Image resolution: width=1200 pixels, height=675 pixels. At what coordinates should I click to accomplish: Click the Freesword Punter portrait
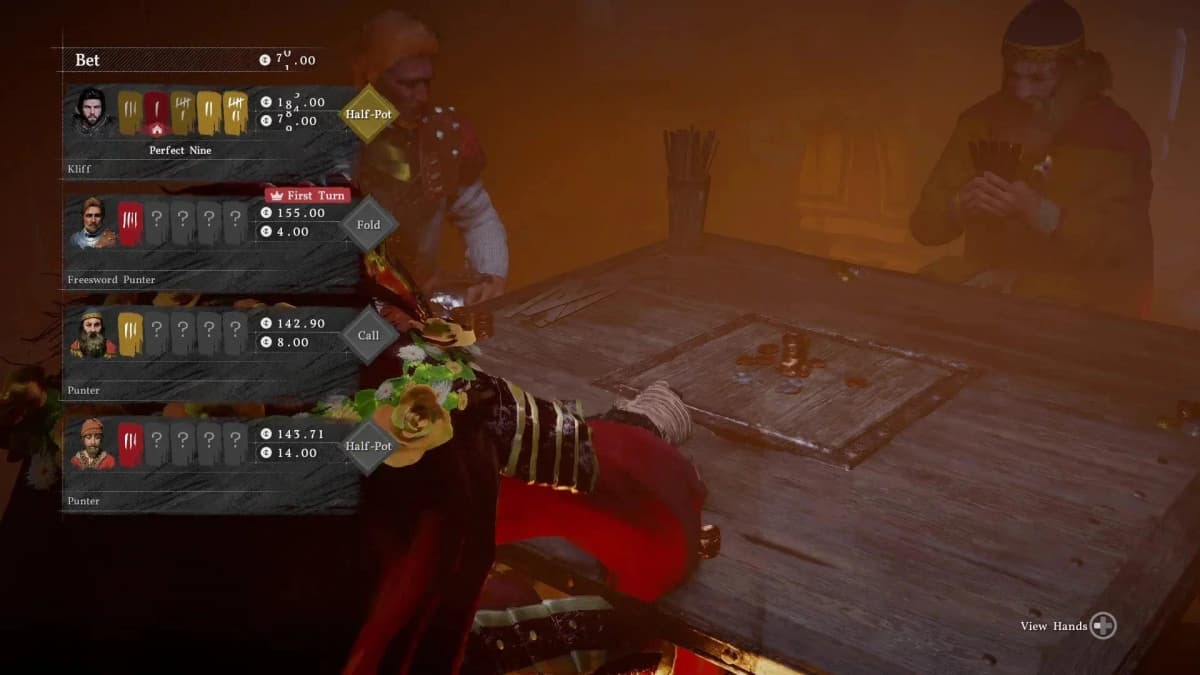92,223
